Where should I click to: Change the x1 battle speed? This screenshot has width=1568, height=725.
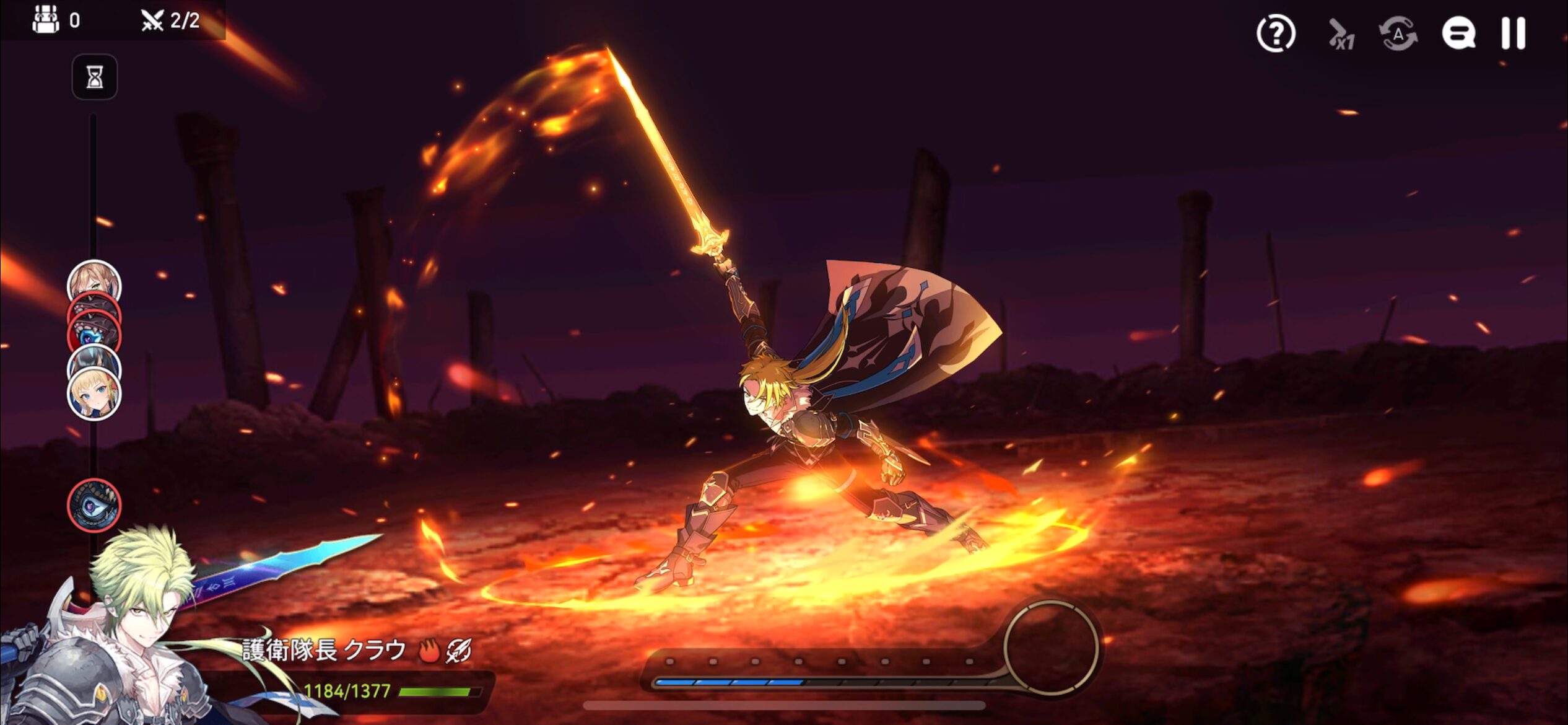(x=1341, y=35)
